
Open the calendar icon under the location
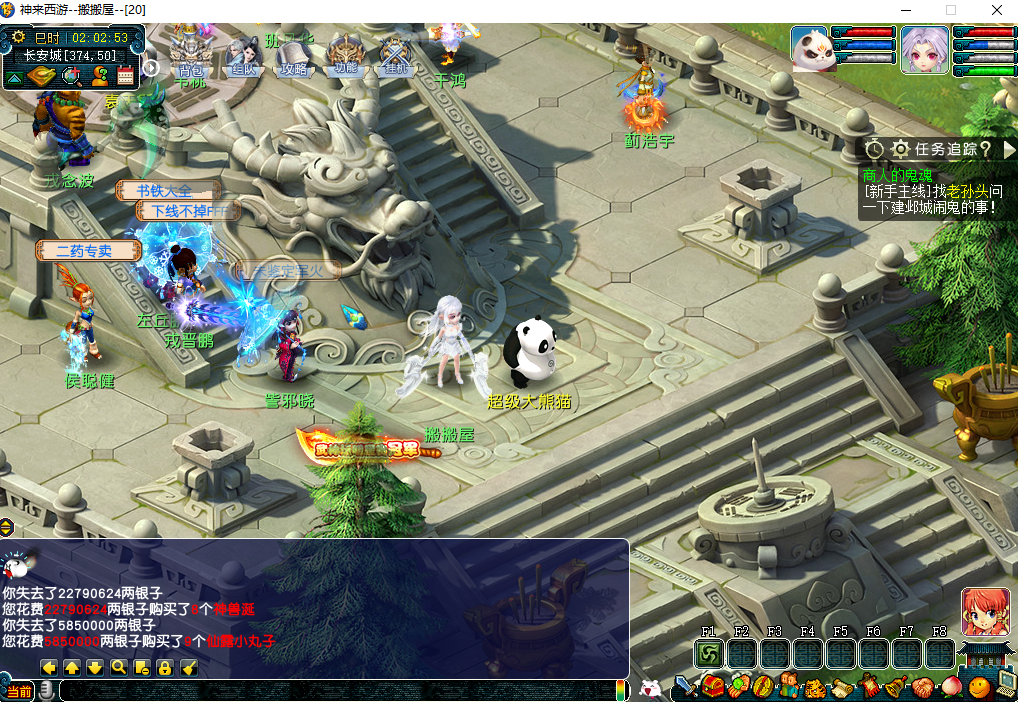point(126,76)
